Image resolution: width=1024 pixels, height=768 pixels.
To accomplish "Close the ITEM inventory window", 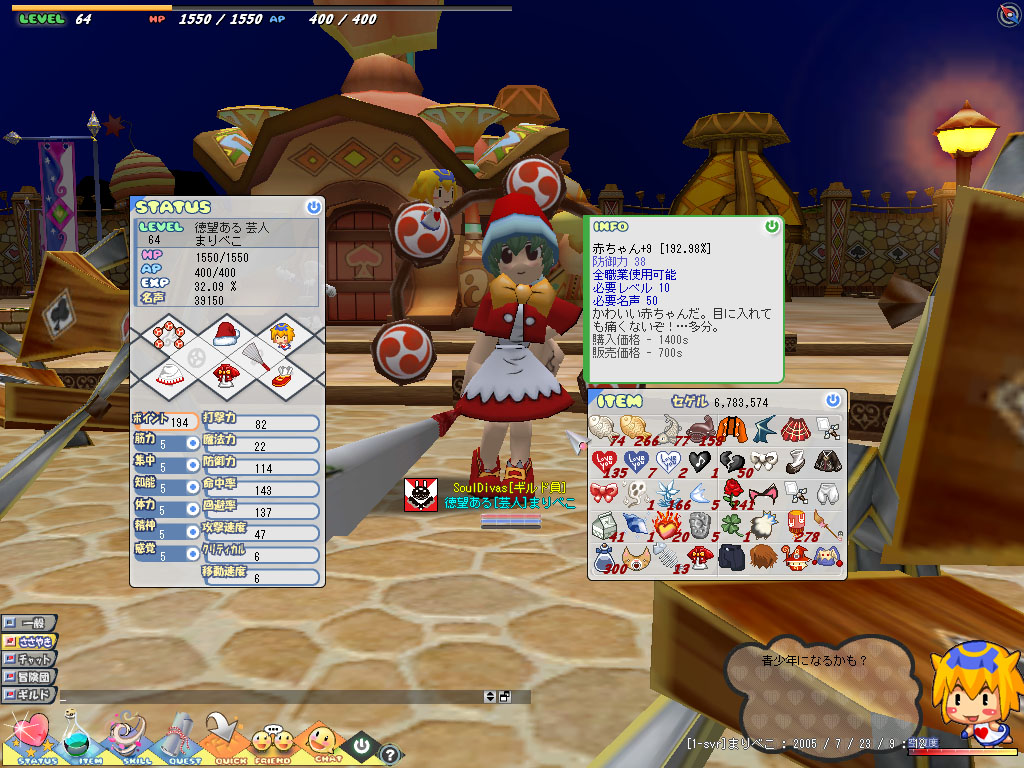I will 833,400.
